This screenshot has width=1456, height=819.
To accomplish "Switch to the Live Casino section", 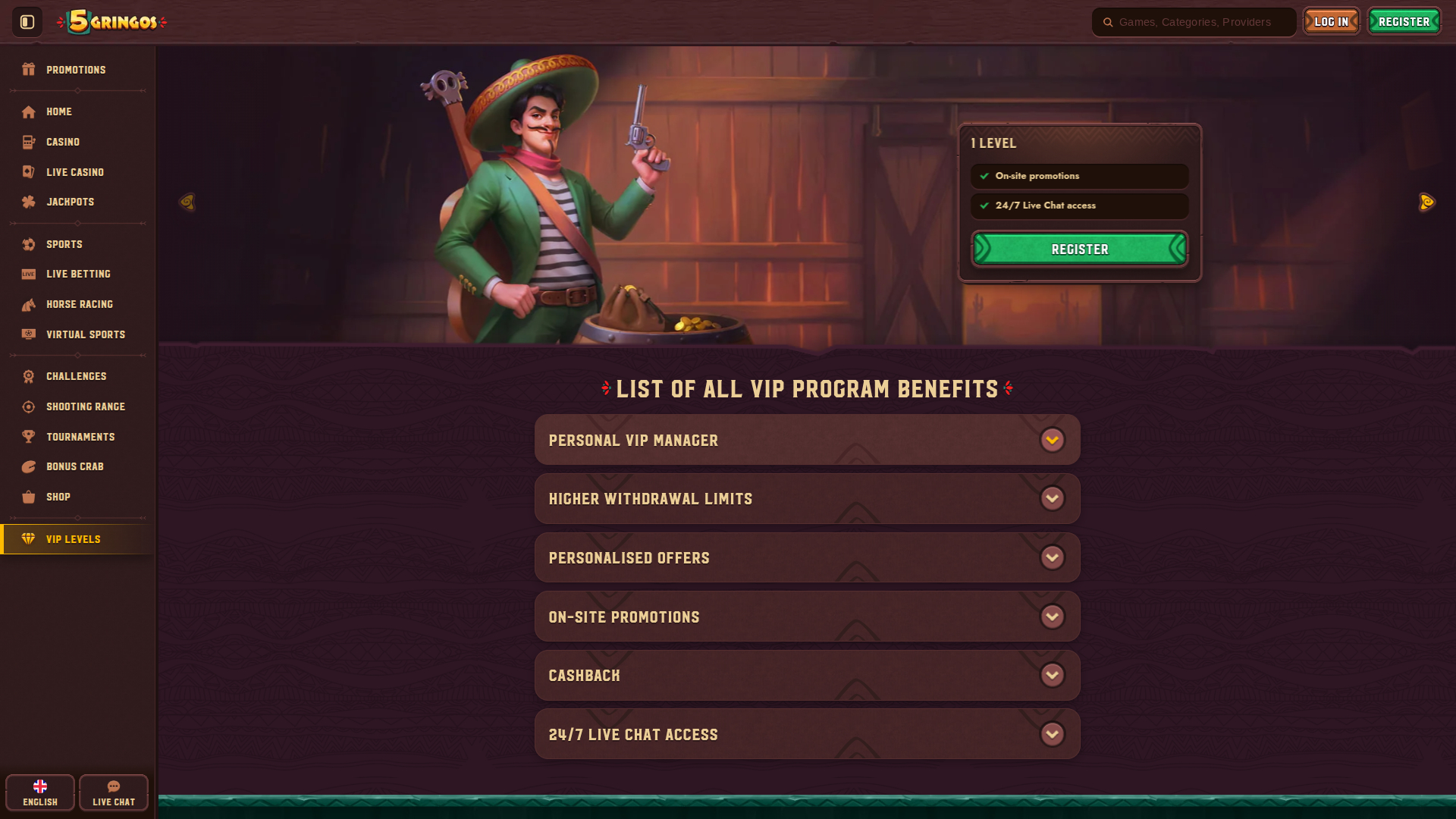I will 75,172.
